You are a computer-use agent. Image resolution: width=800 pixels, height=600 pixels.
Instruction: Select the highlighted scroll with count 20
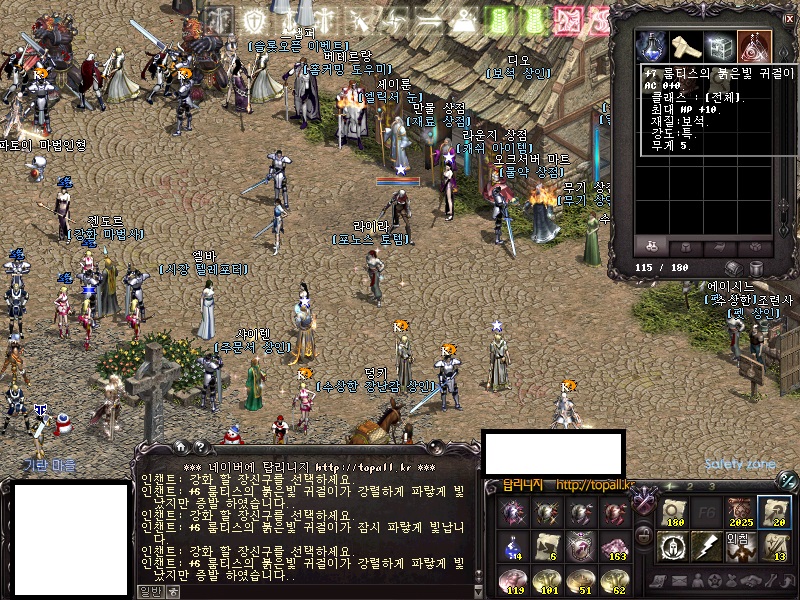(773, 512)
